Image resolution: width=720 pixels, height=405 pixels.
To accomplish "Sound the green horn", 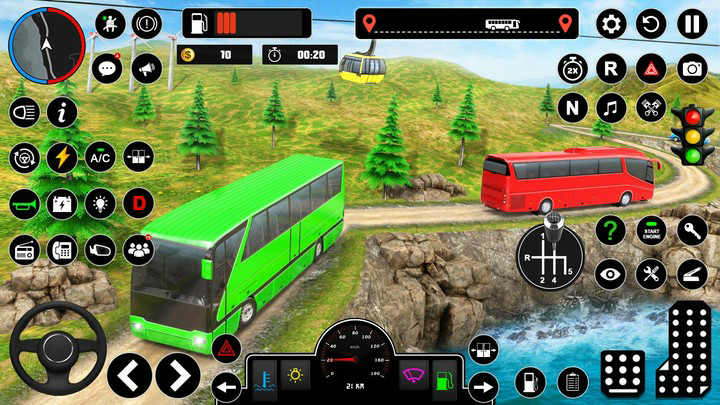I will coord(24,203).
